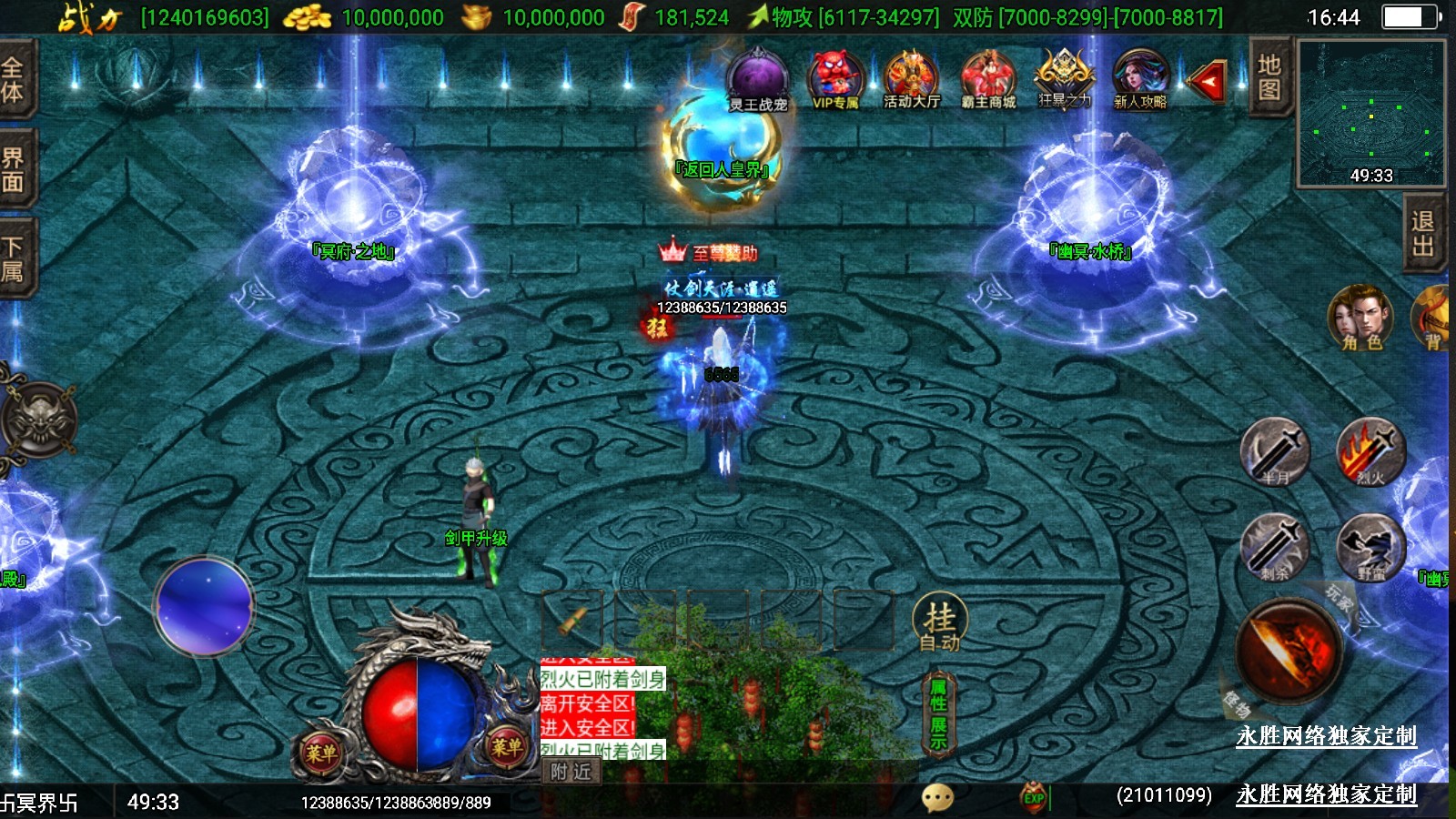Viewport: 1456px width, 819px height.
Task: Open the 角色 character panel
Action: 1360,318
